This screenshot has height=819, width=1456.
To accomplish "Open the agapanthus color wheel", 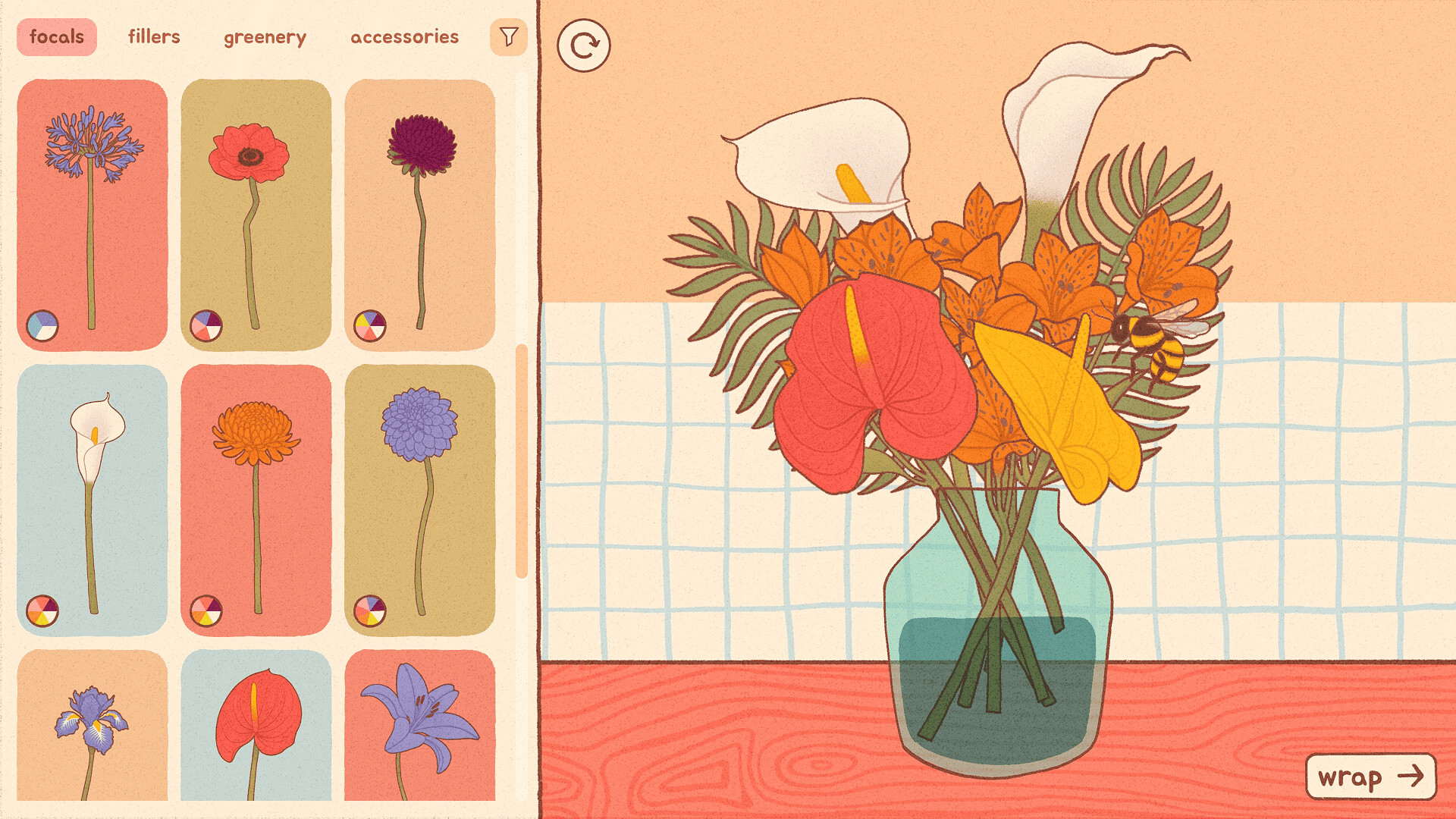I will tap(43, 326).
